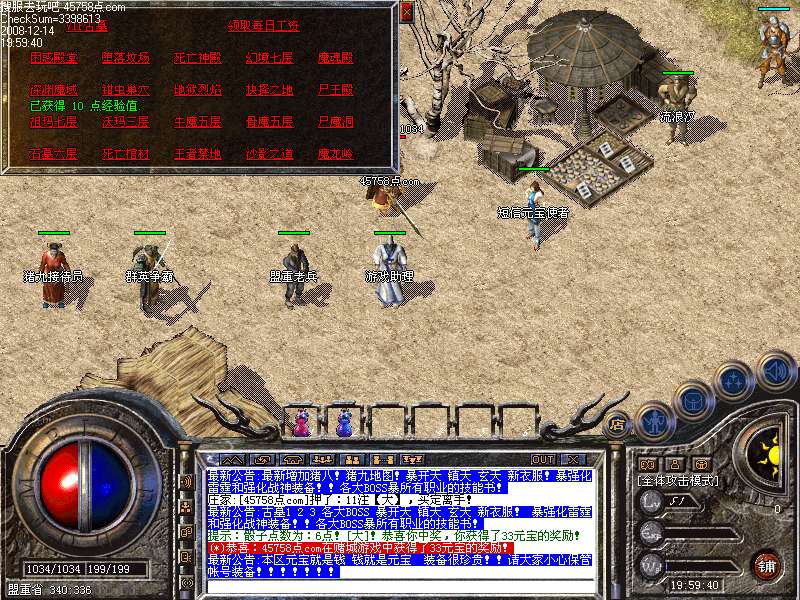The height and width of the screenshot is (600, 800).
Task: Pick the 魔魂殿 map link
Action: click(335, 58)
